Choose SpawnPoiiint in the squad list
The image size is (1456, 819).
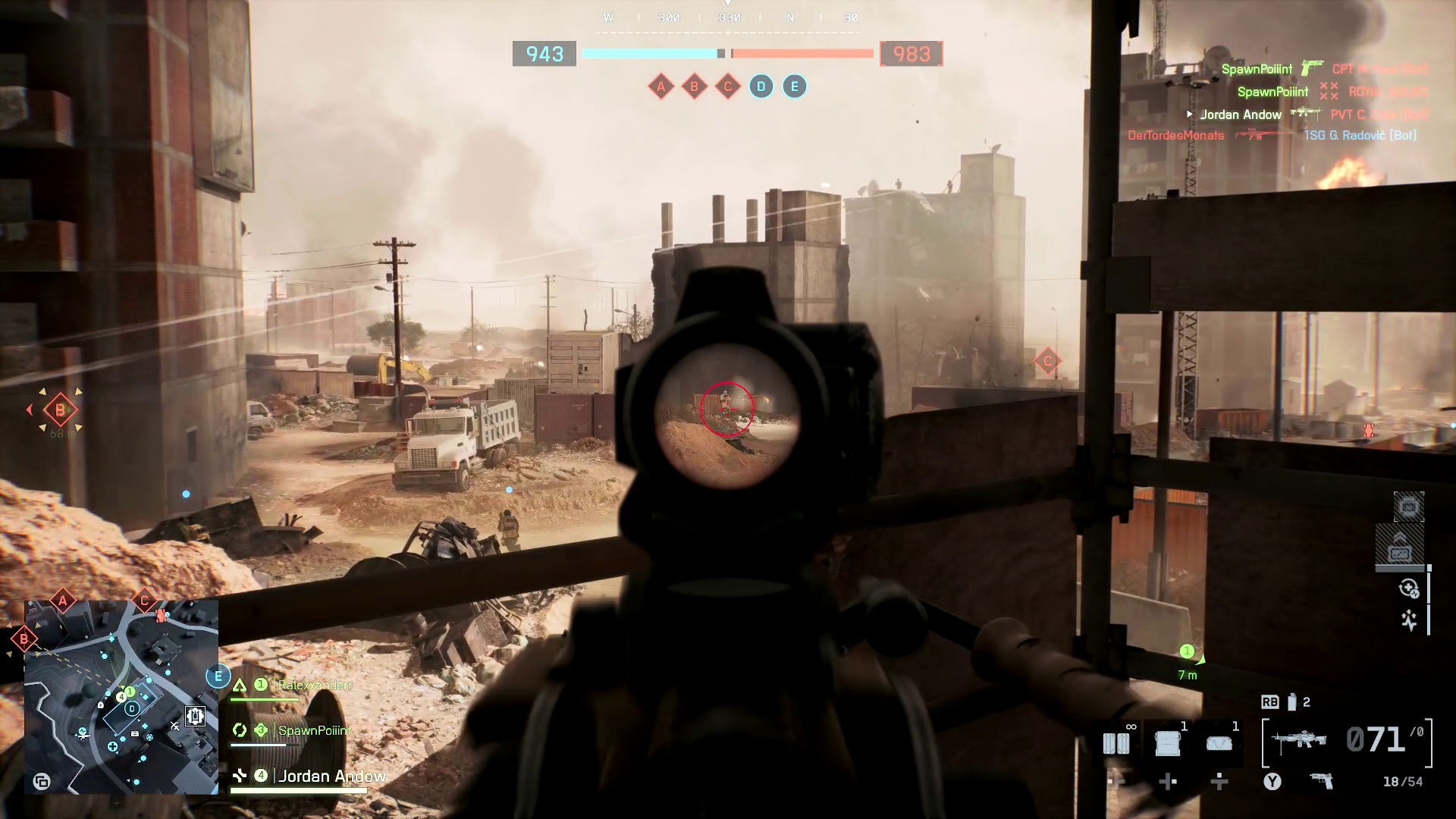314,731
